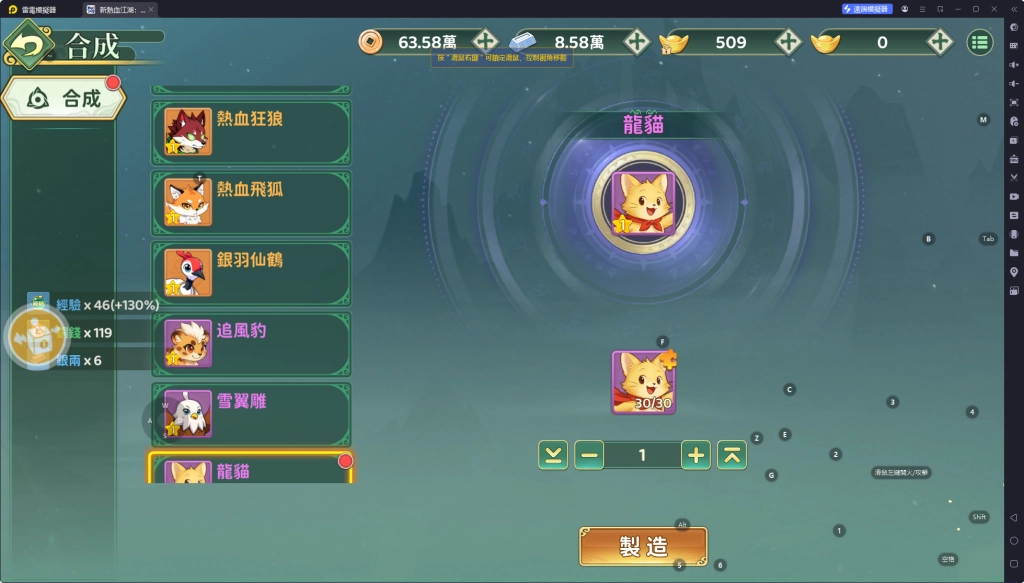Go back using the return arrow
The image size is (1024, 583).
pyautogui.click(x=30, y=46)
